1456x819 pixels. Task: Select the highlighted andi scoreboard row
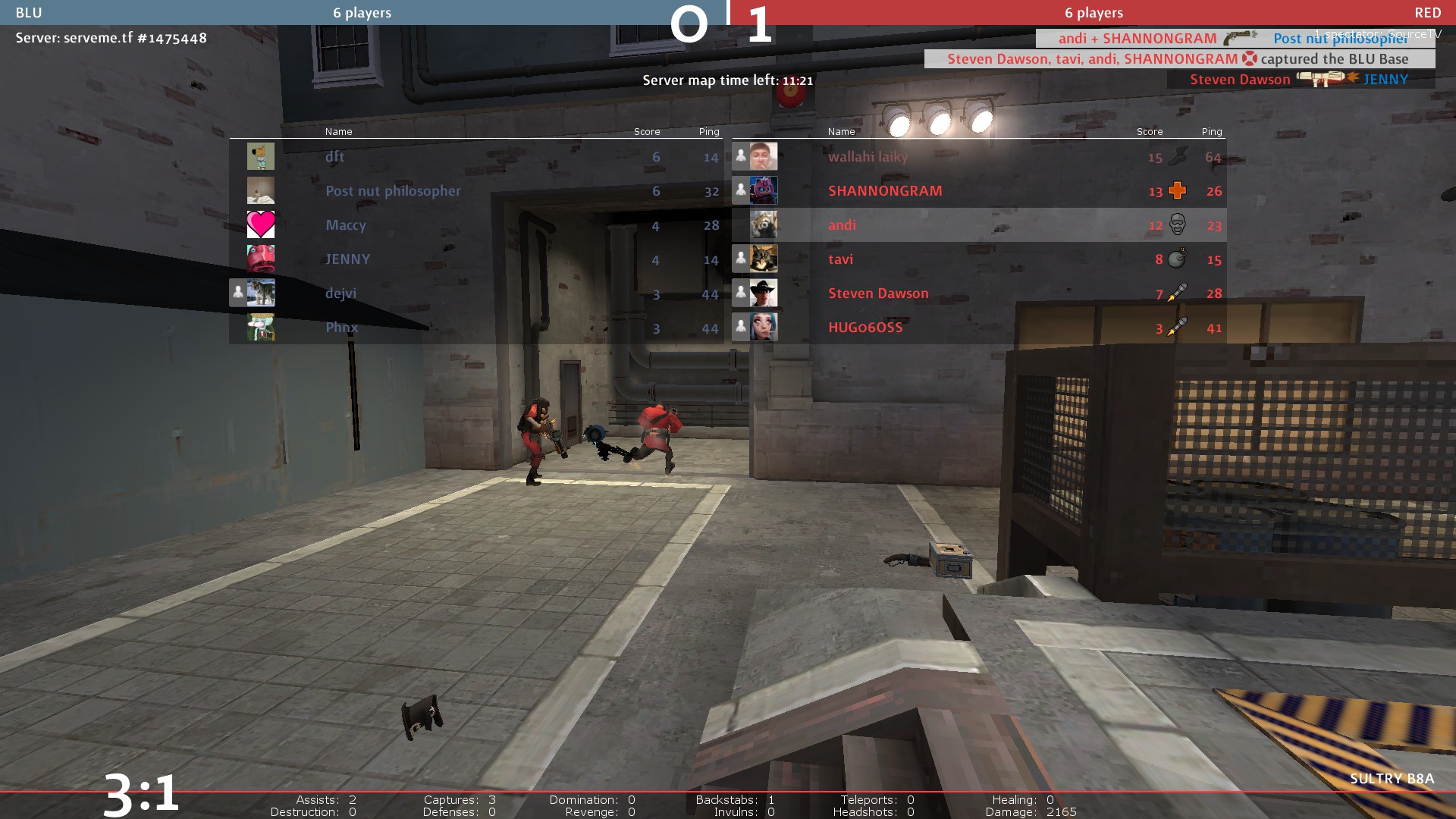(978, 225)
